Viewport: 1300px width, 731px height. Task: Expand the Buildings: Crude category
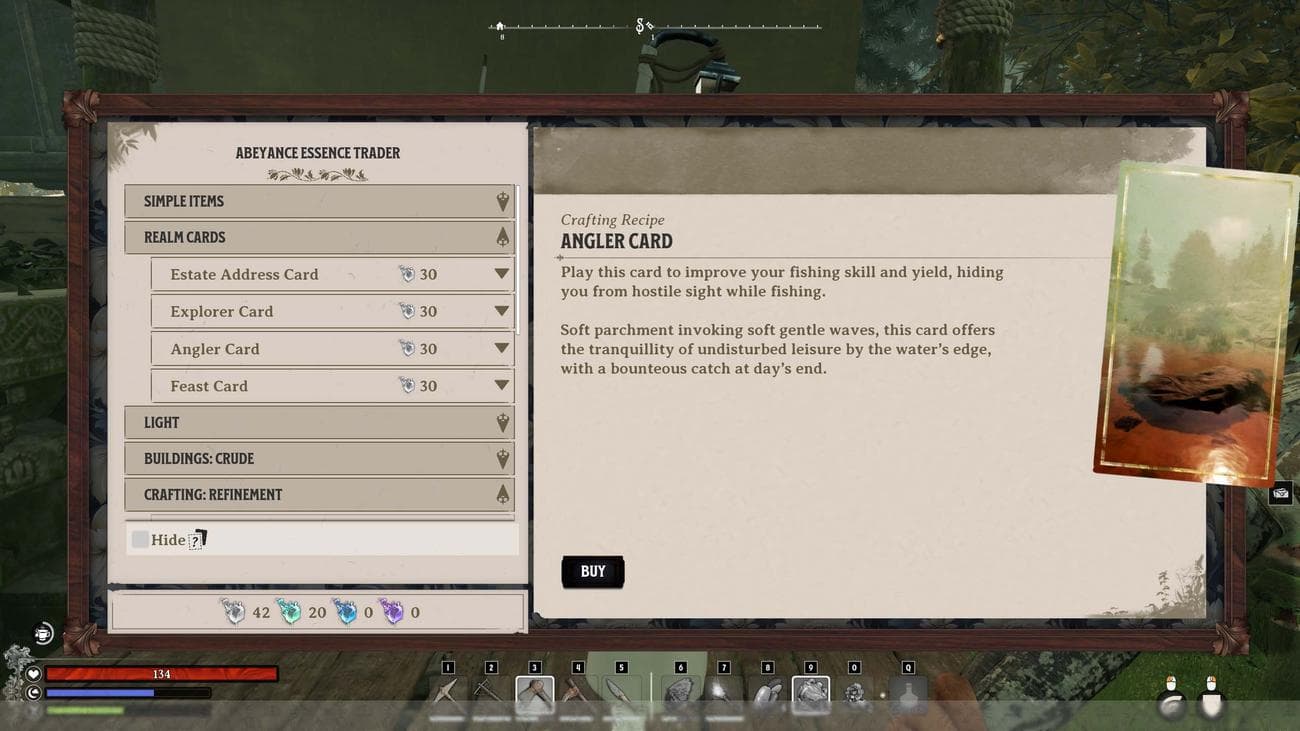tap(319, 459)
